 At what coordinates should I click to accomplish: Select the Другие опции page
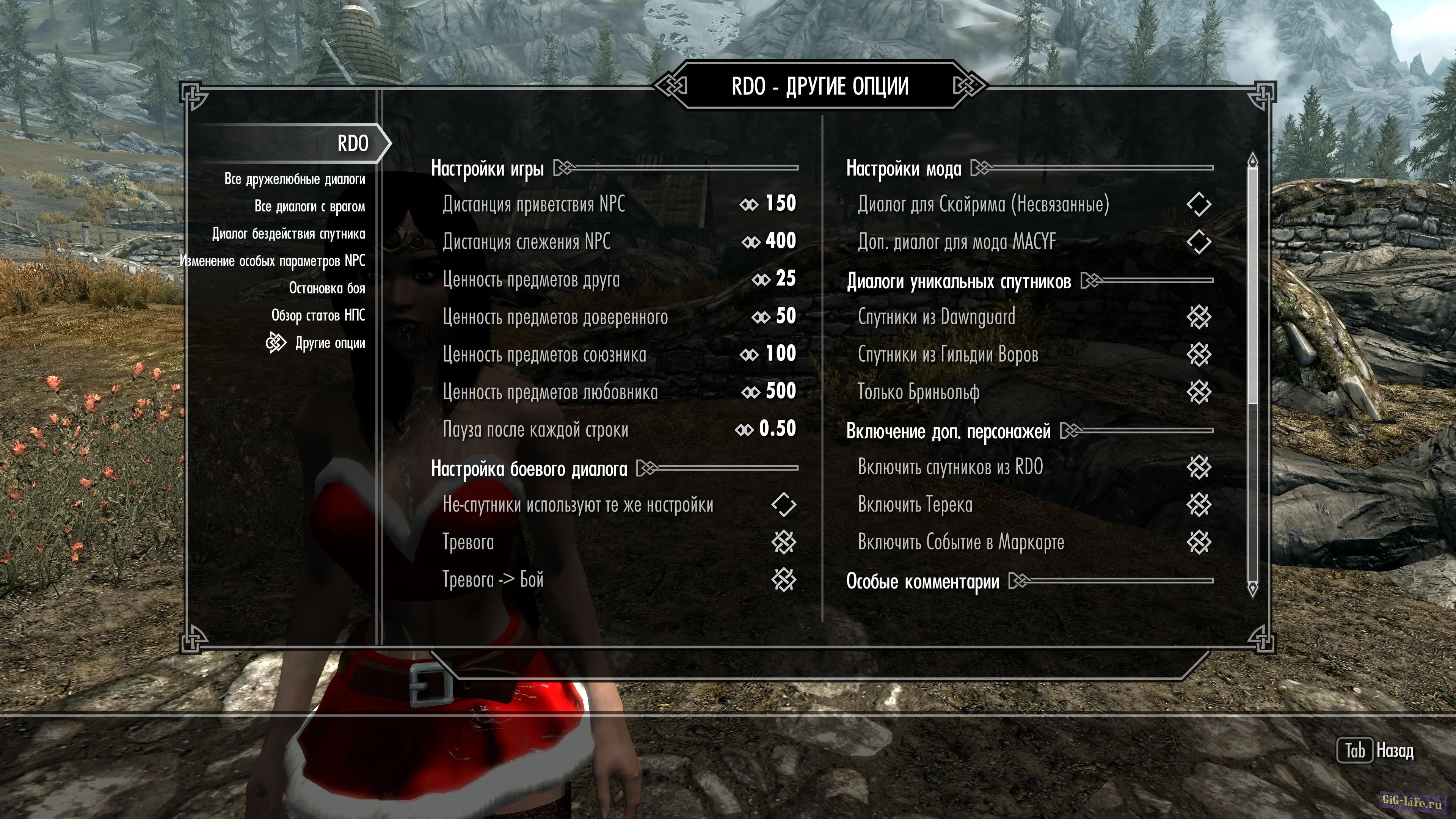pyautogui.click(x=329, y=343)
